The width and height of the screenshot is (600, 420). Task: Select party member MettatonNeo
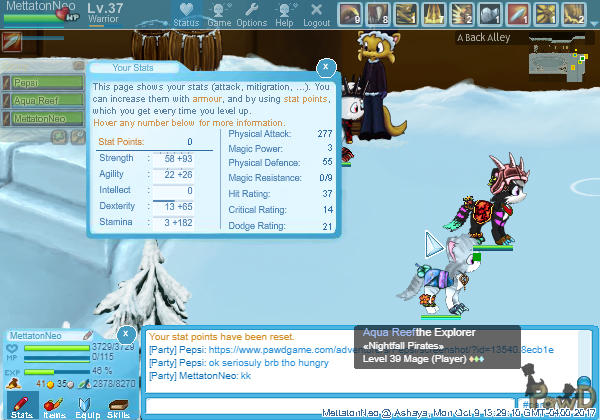coord(40,118)
